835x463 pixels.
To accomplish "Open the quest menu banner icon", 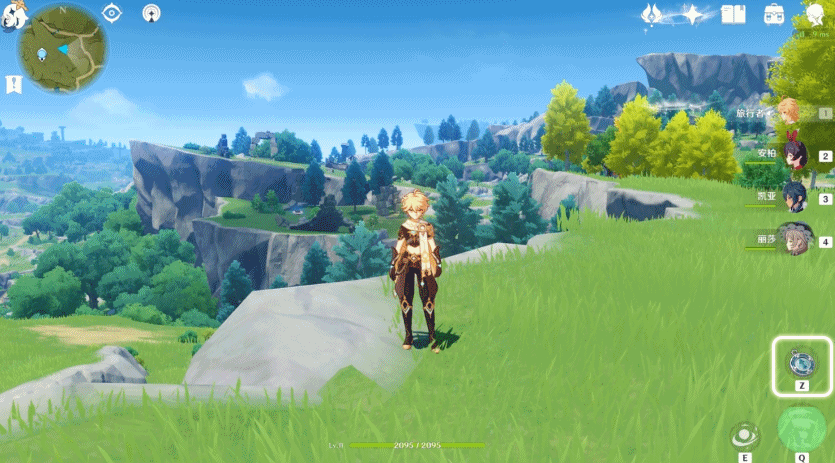I will click(13, 84).
